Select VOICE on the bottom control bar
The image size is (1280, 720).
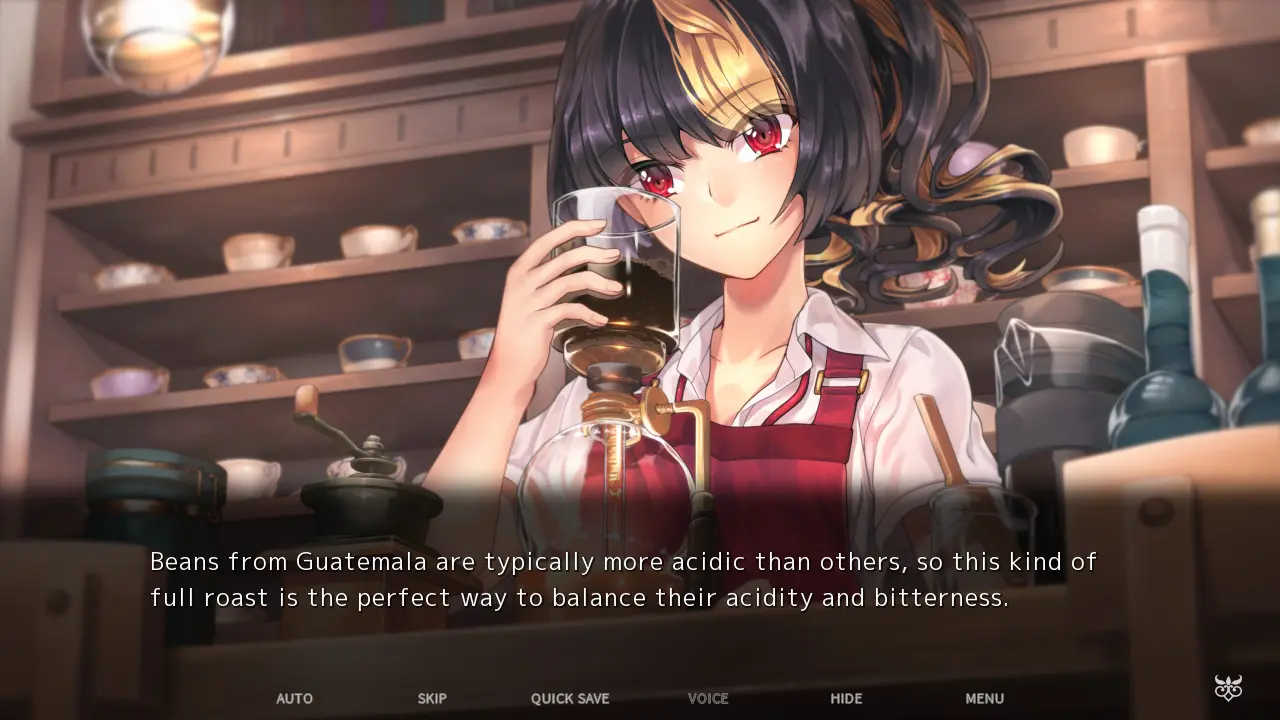708,699
